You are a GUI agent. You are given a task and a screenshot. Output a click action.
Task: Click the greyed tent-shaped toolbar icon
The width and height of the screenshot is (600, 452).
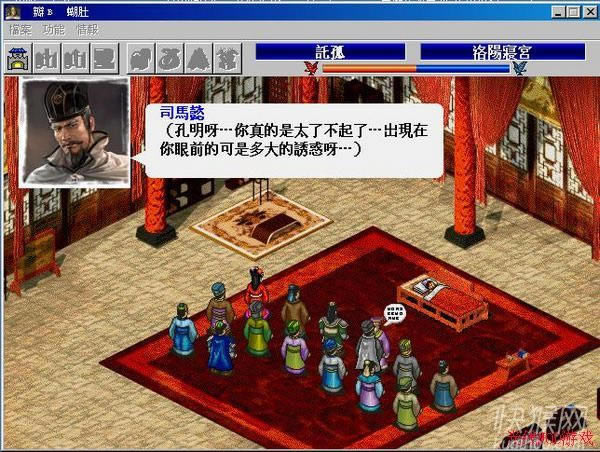click(197, 58)
